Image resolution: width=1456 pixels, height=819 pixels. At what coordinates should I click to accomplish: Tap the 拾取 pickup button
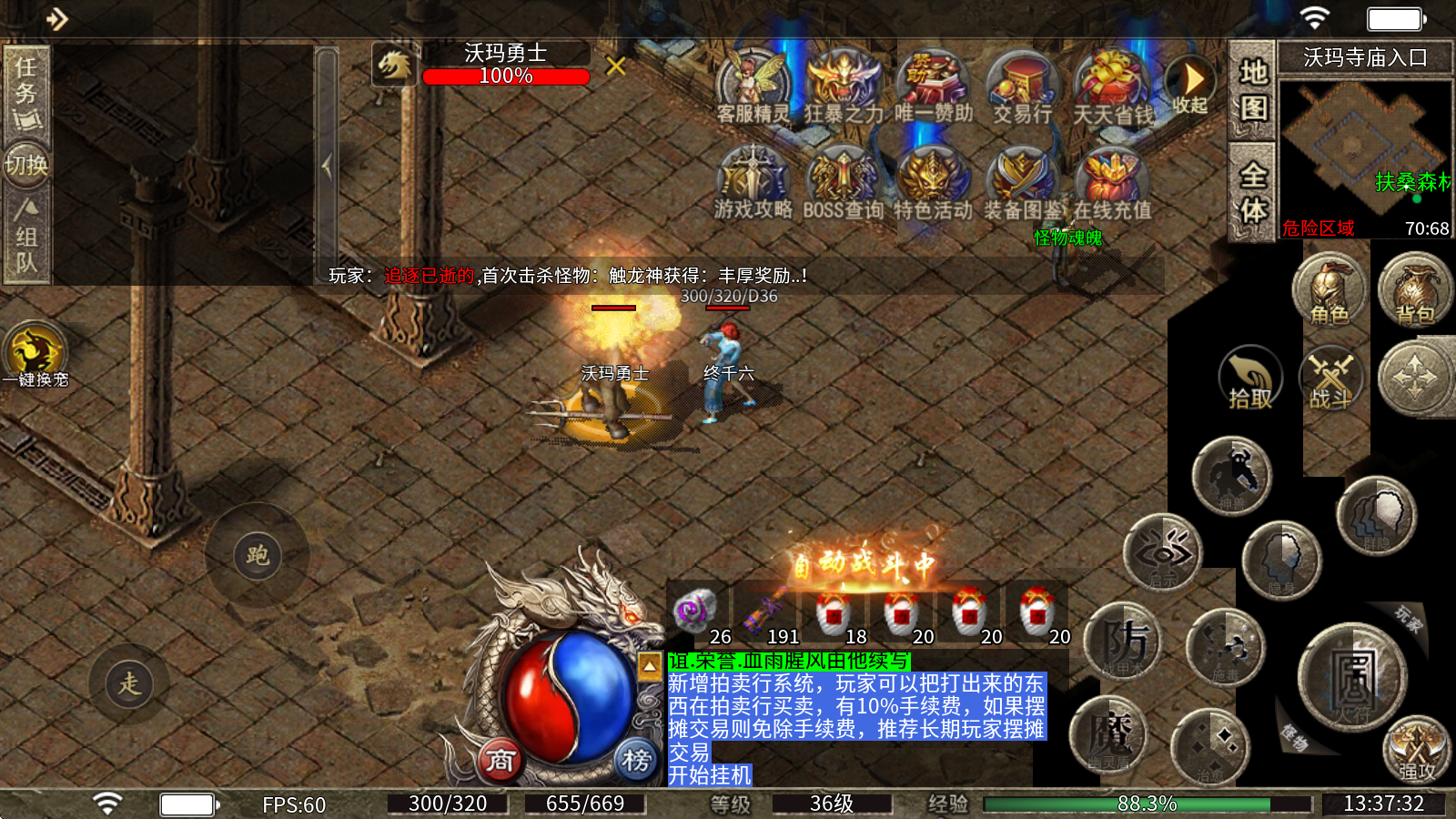[x=1250, y=378]
